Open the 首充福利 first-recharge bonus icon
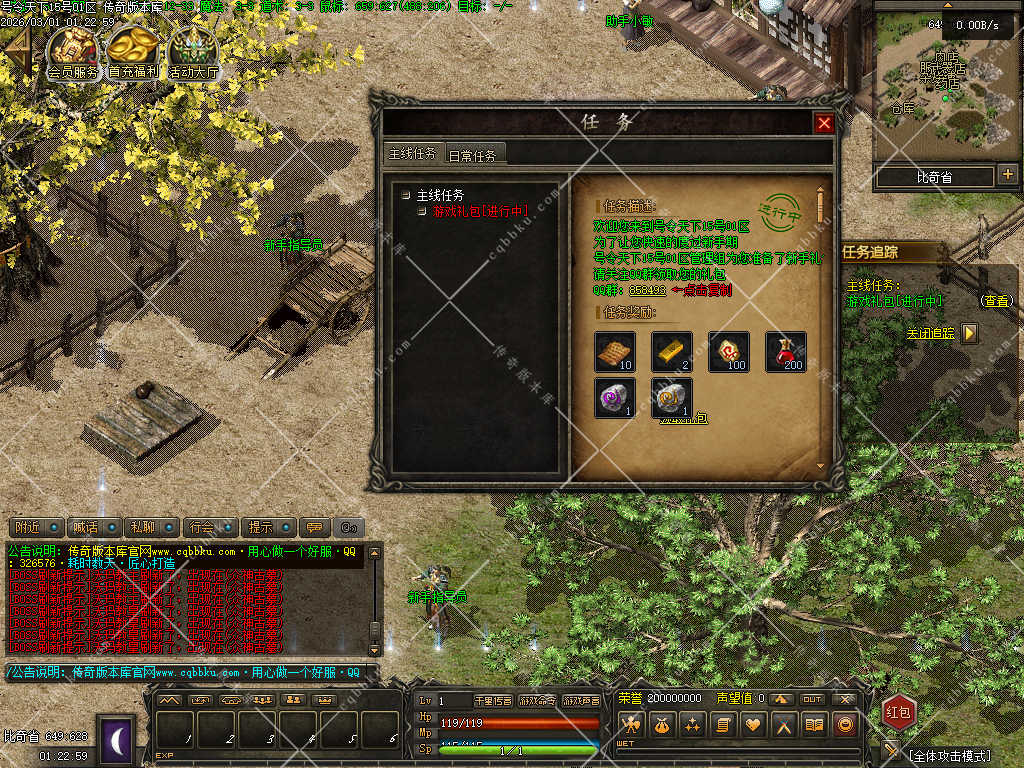The image size is (1024, 768). tap(133, 52)
